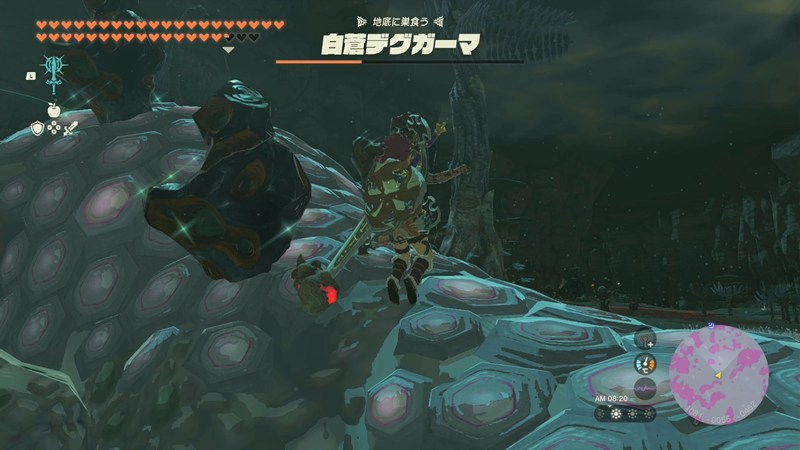Viewport: 800px width, 450px height.
Task: Open the shield quick-select icon
Action: click(x=38, y=128)
